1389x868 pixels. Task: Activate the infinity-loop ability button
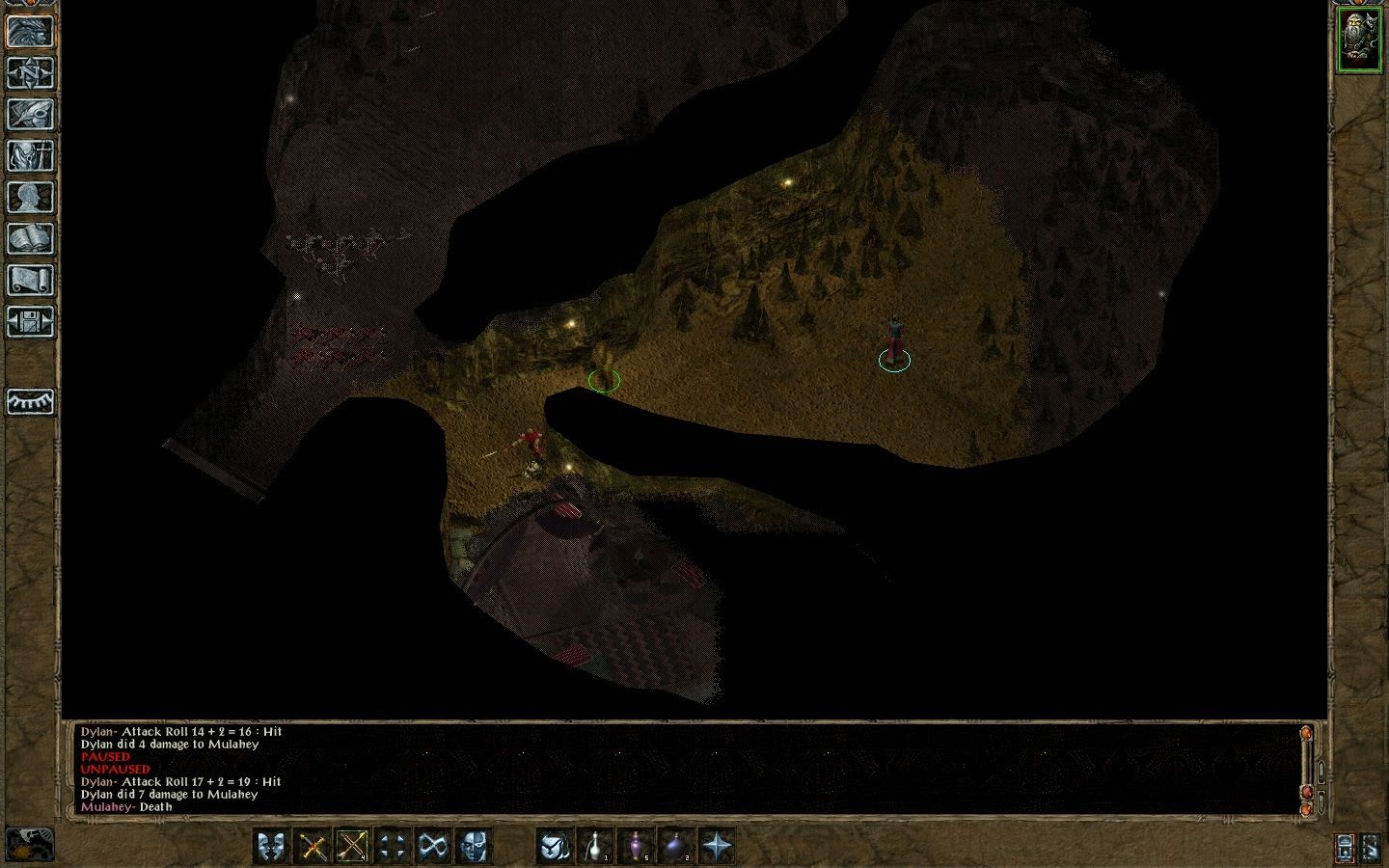(433, 847)
